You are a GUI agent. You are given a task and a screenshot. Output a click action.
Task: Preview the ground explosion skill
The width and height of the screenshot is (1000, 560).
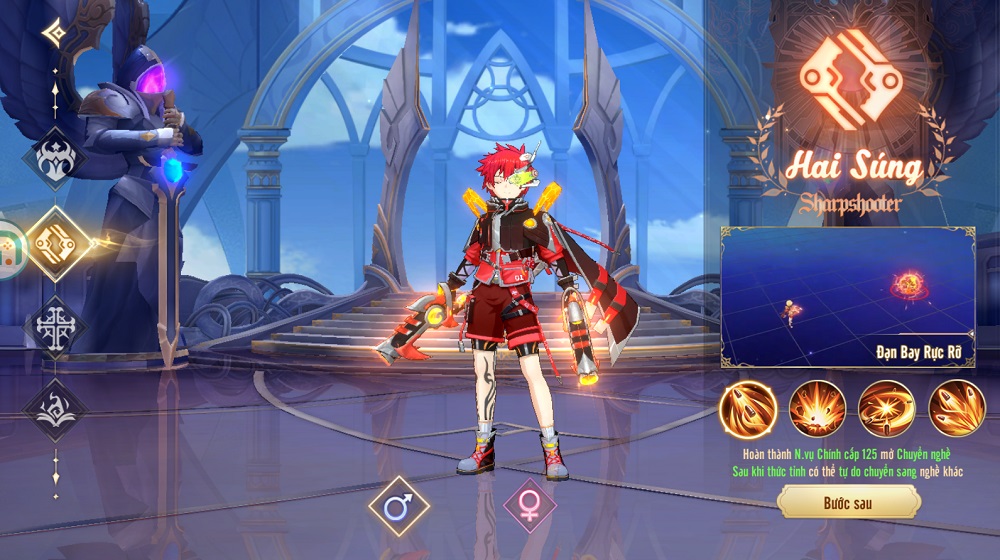pos(817,409)
